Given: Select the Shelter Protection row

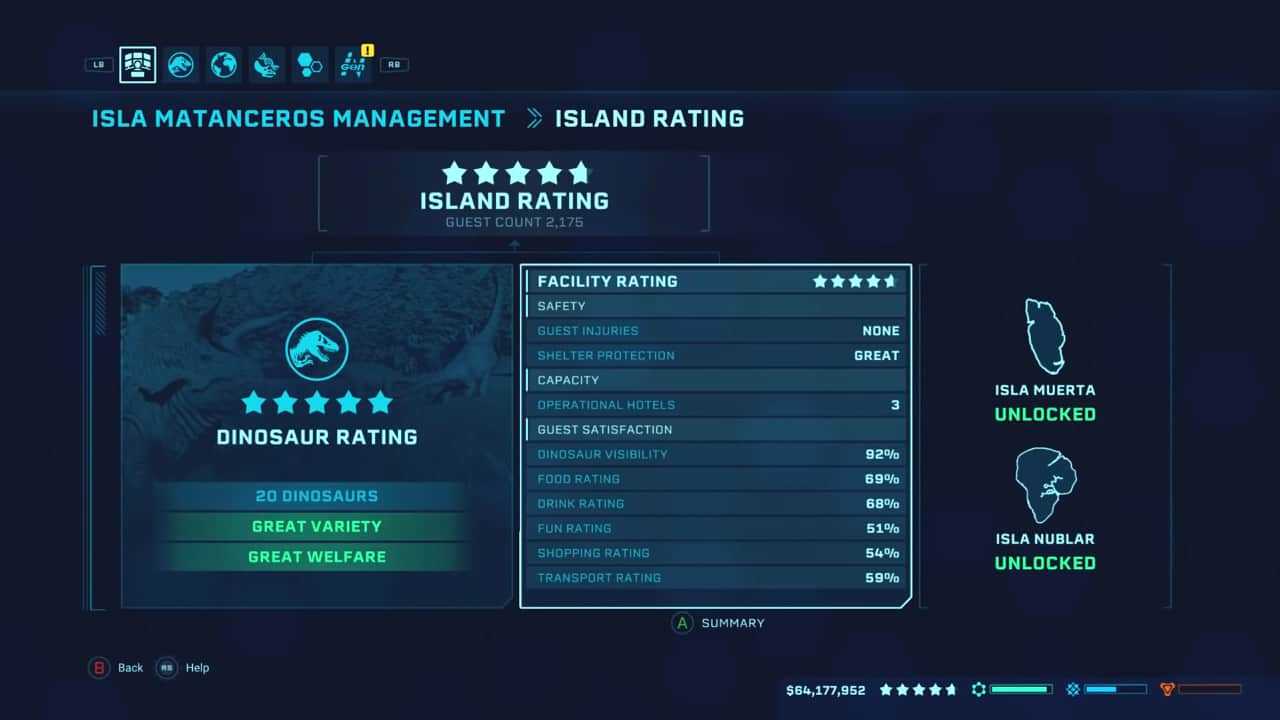Looking at the screenshot, I should (715, 355).
